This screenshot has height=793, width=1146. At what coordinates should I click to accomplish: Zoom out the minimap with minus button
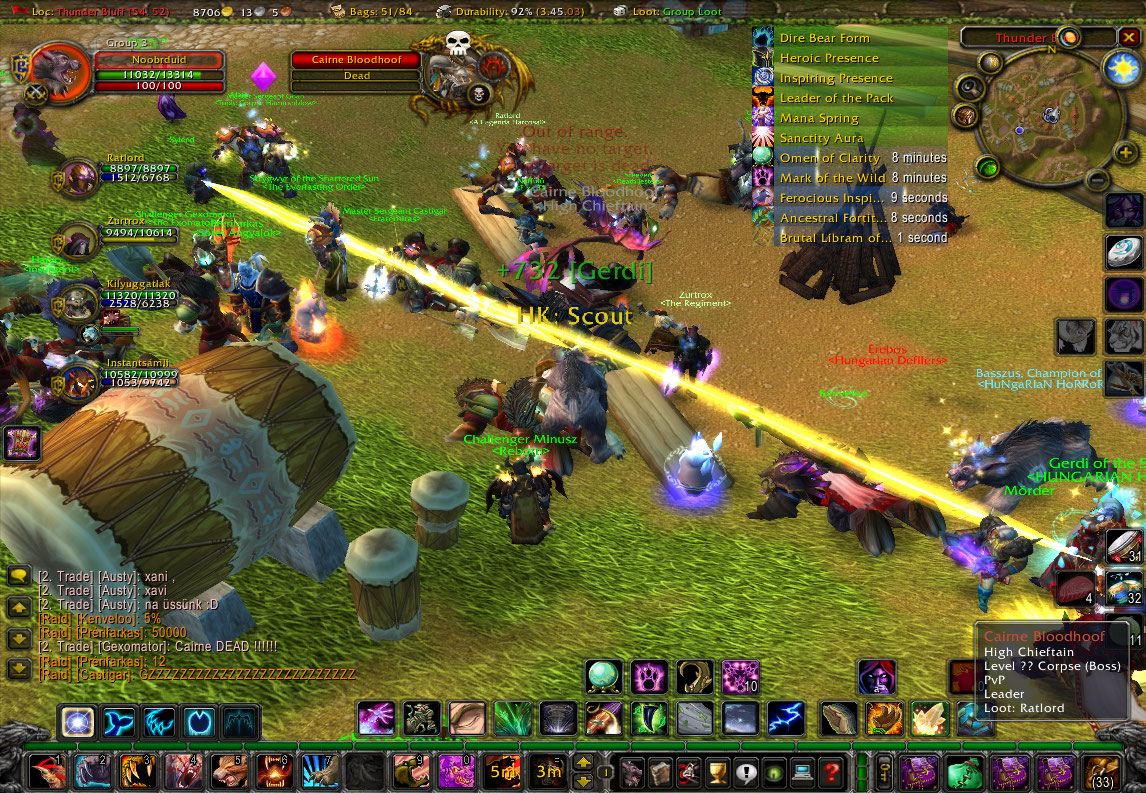coord(1097,181)
